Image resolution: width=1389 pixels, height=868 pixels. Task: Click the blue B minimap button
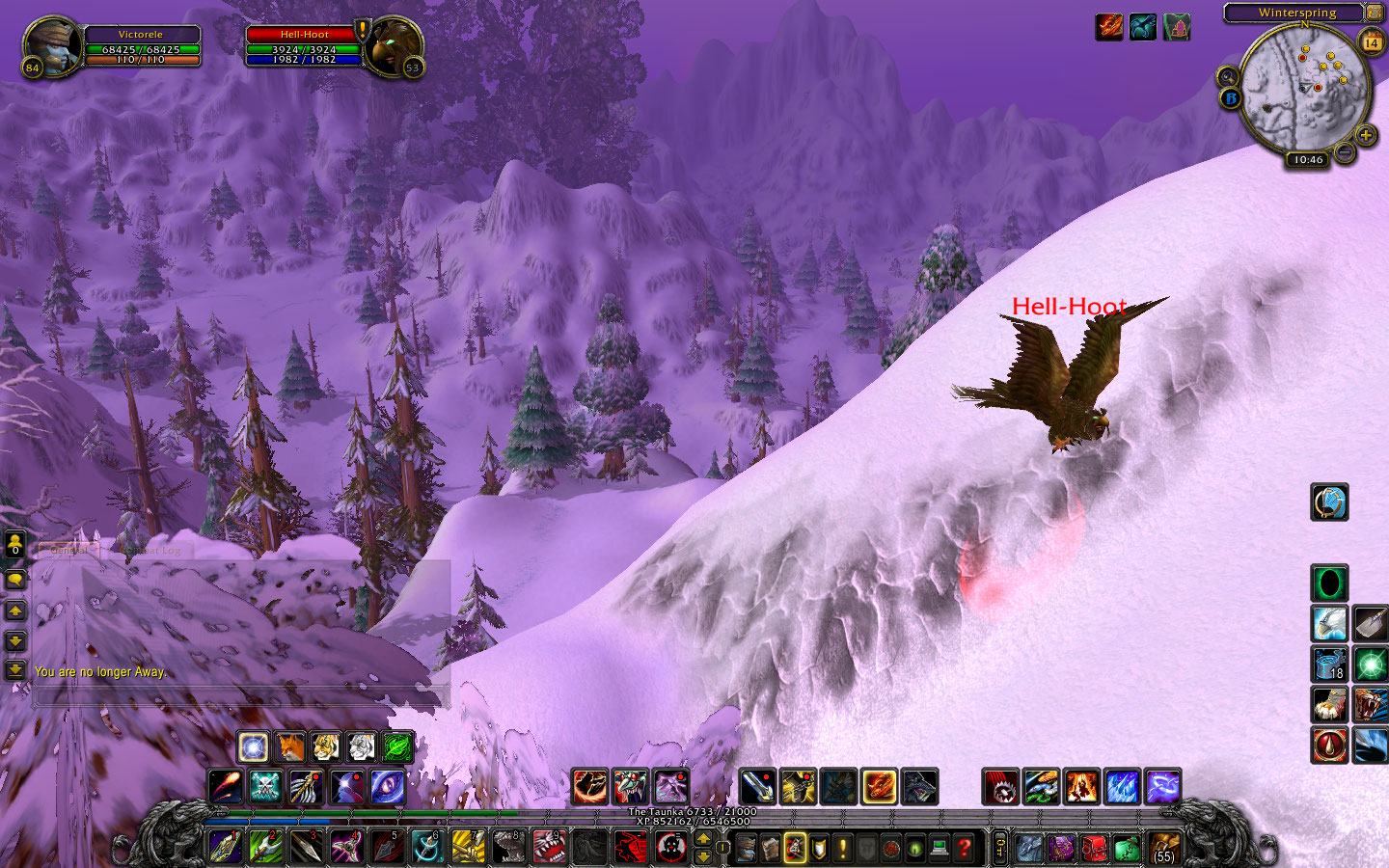(x=1231, y=98)
